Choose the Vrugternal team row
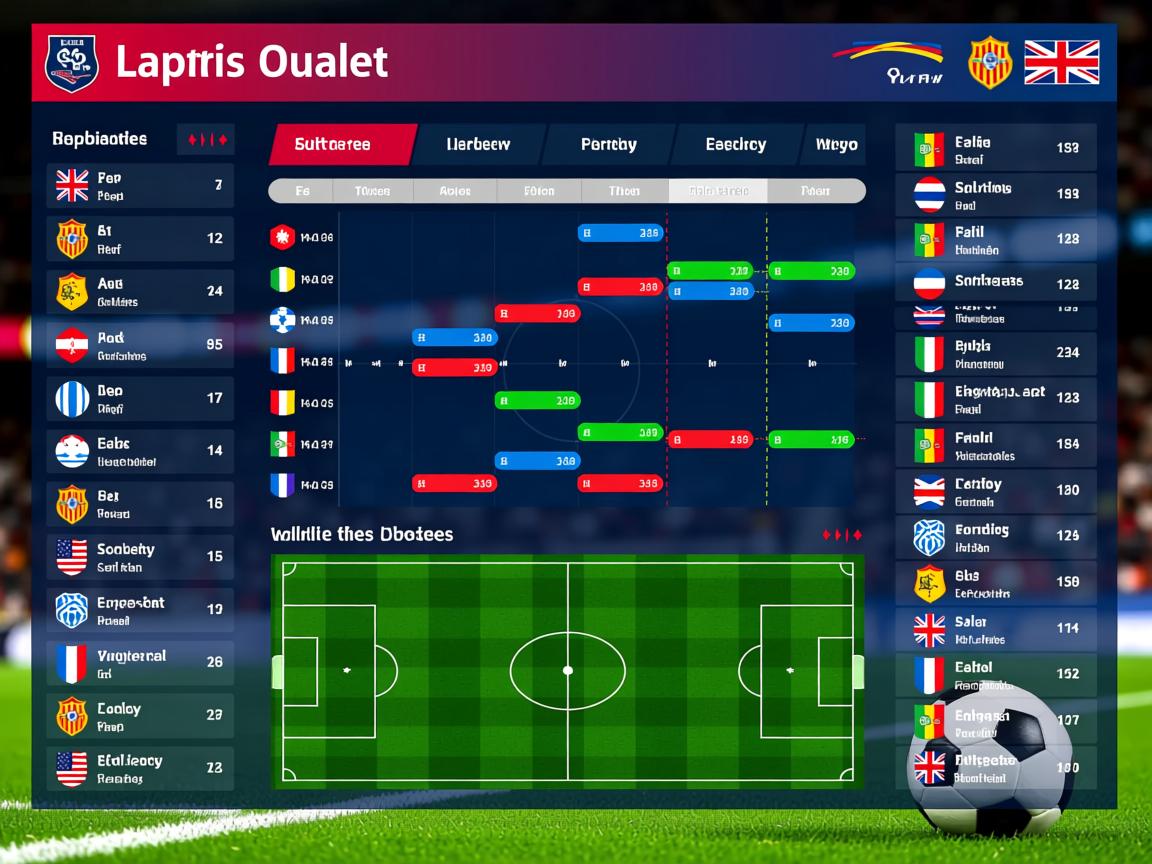The width and height of the screenshot is (1152, 864). point(140,664)
